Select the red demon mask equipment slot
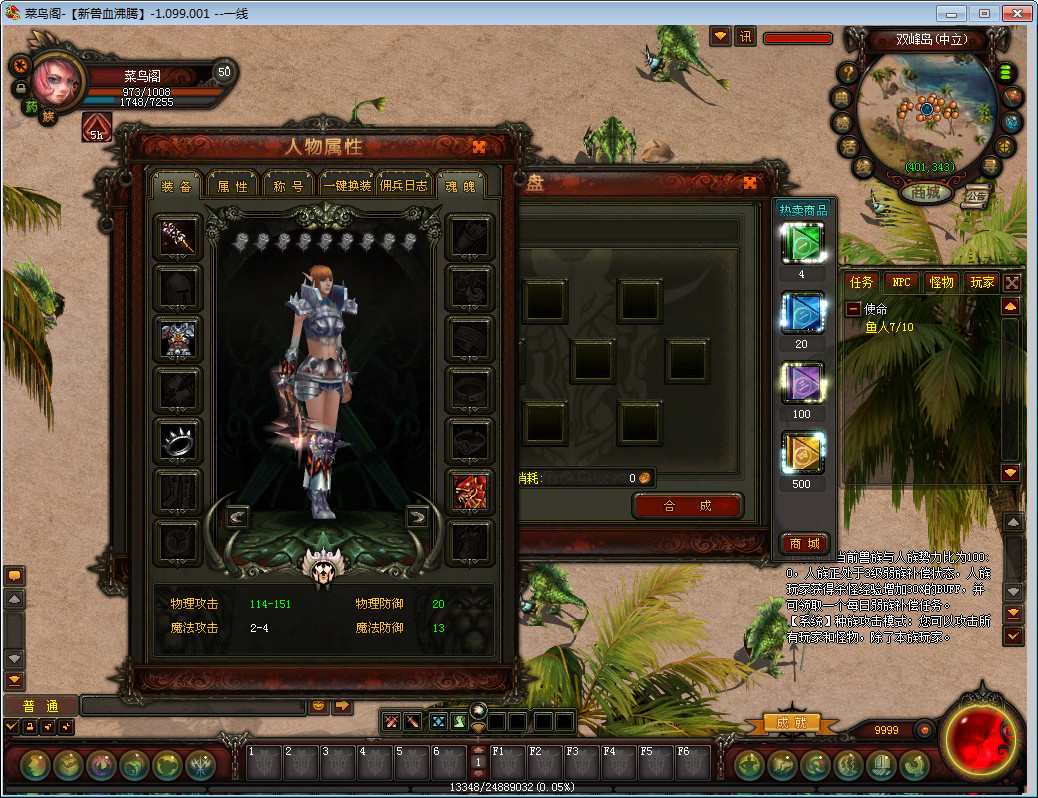 [x=470, y=492]
